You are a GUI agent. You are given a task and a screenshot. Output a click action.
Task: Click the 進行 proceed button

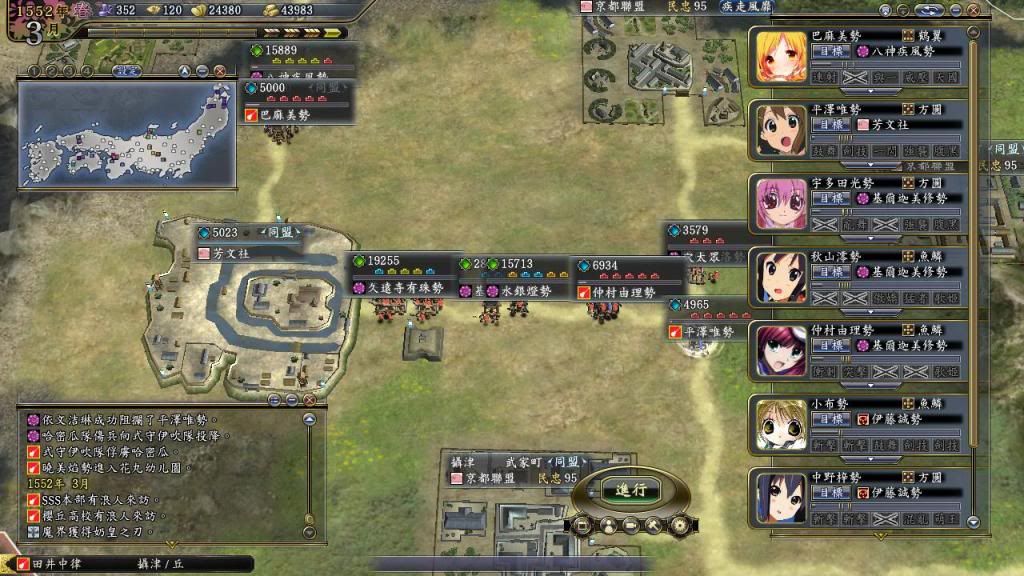[631, 490]
